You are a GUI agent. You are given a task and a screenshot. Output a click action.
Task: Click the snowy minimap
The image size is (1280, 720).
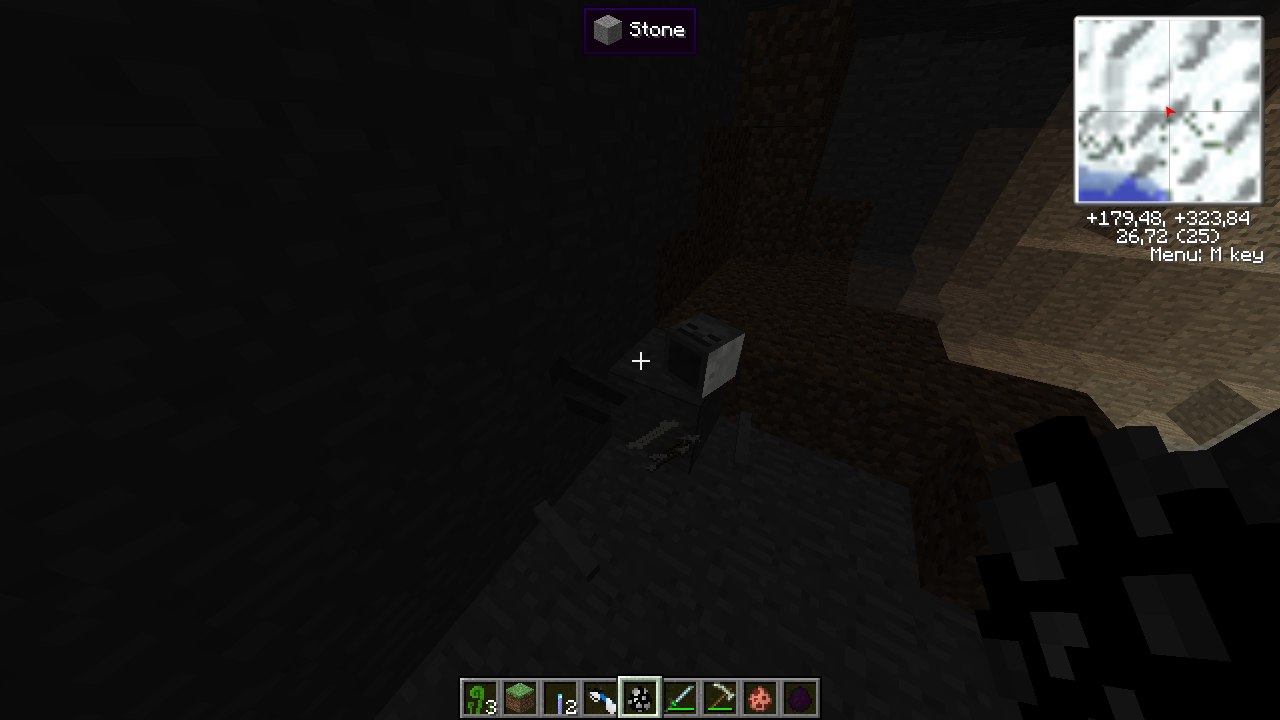click(1168, 110)
